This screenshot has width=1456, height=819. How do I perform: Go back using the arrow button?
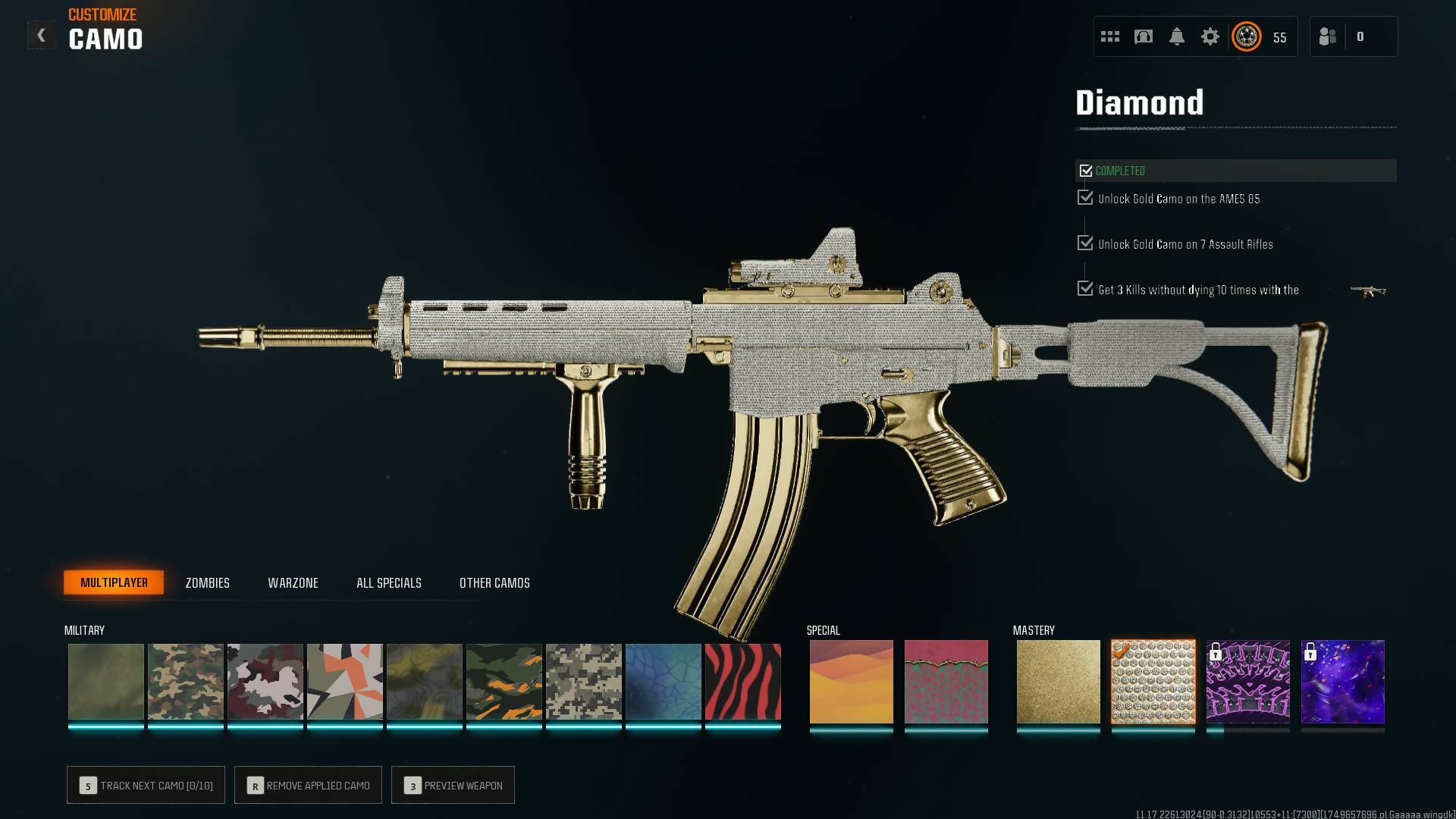pos(42,36)
